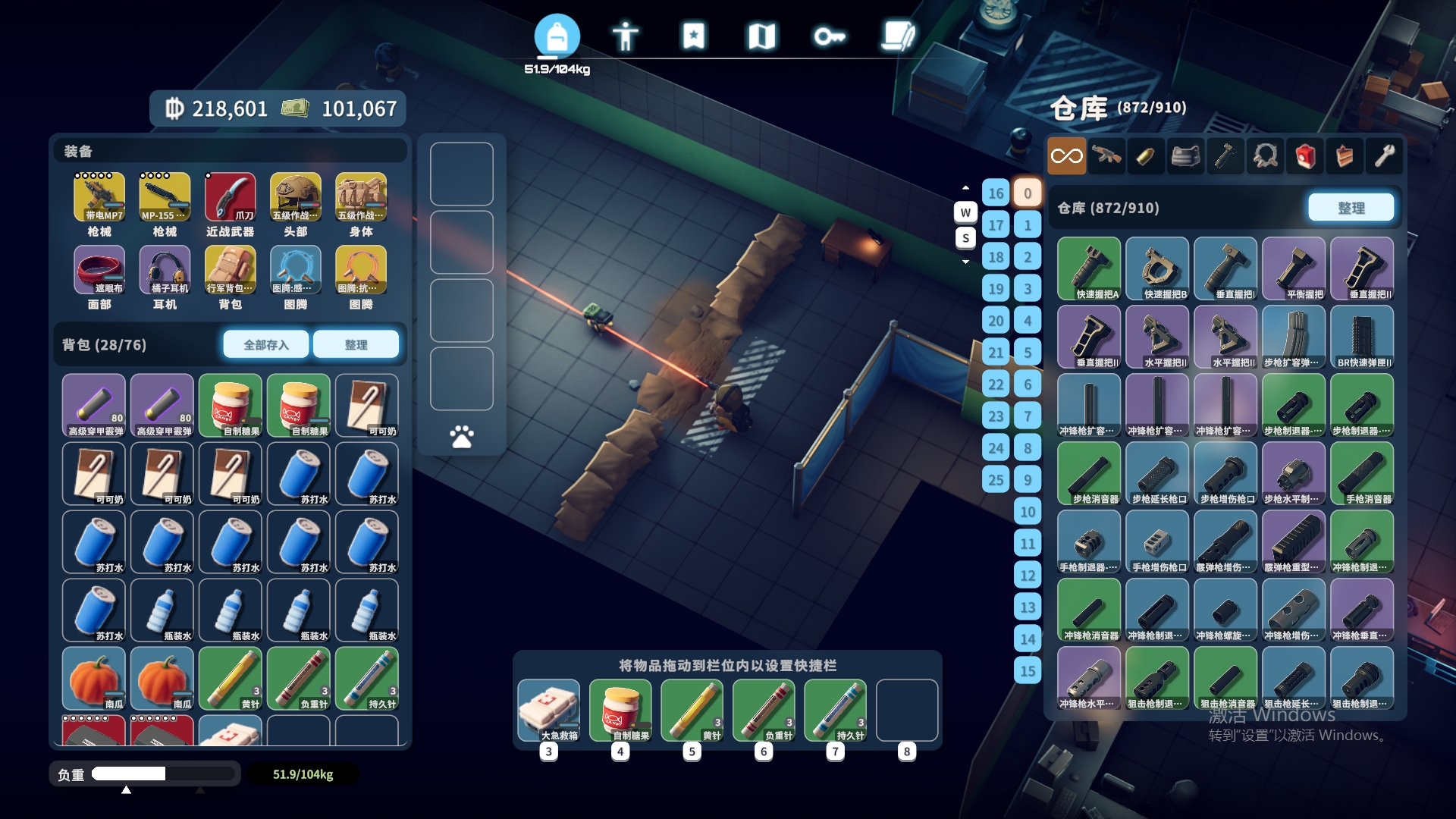
Task: Switch to the character figure tab
Action: click(625, 36)
